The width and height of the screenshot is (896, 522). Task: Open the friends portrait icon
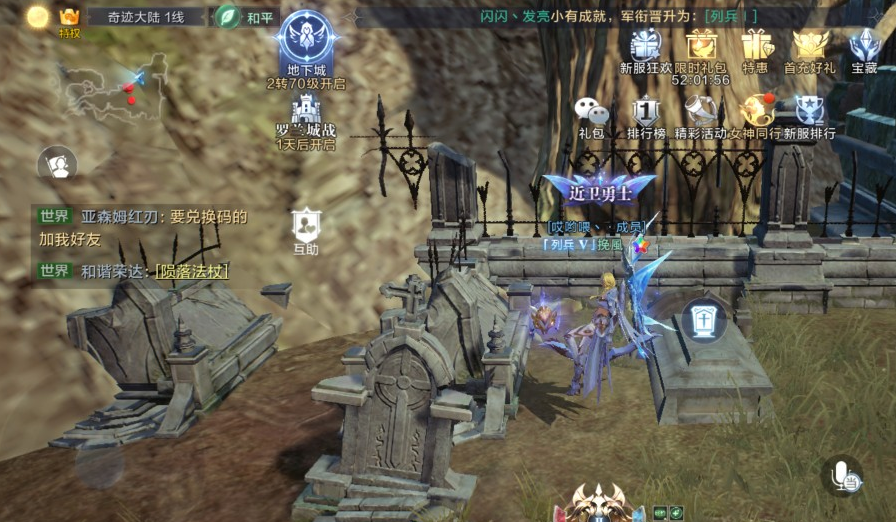[59, 164]
